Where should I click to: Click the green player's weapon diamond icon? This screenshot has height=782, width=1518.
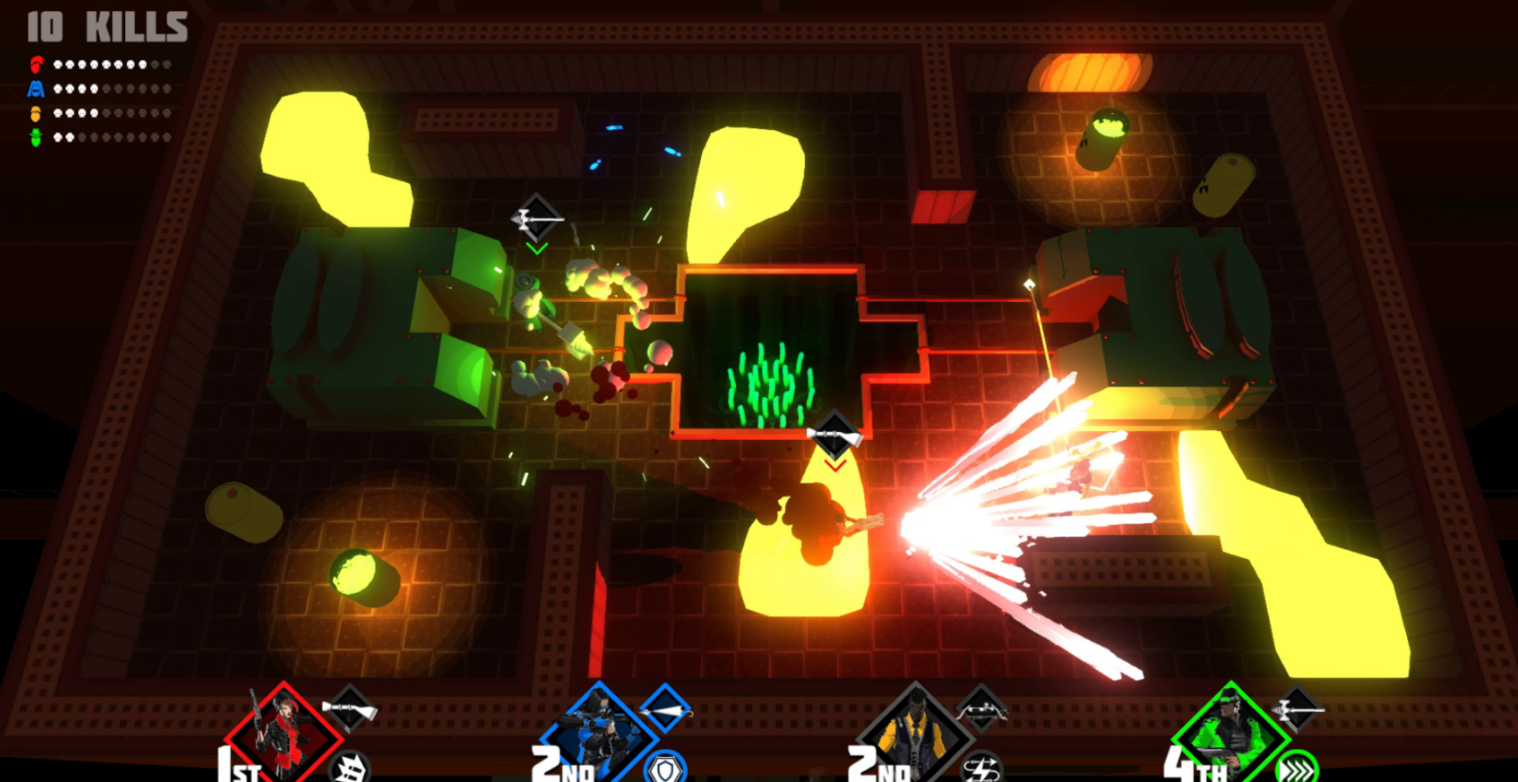point(1298,709)
